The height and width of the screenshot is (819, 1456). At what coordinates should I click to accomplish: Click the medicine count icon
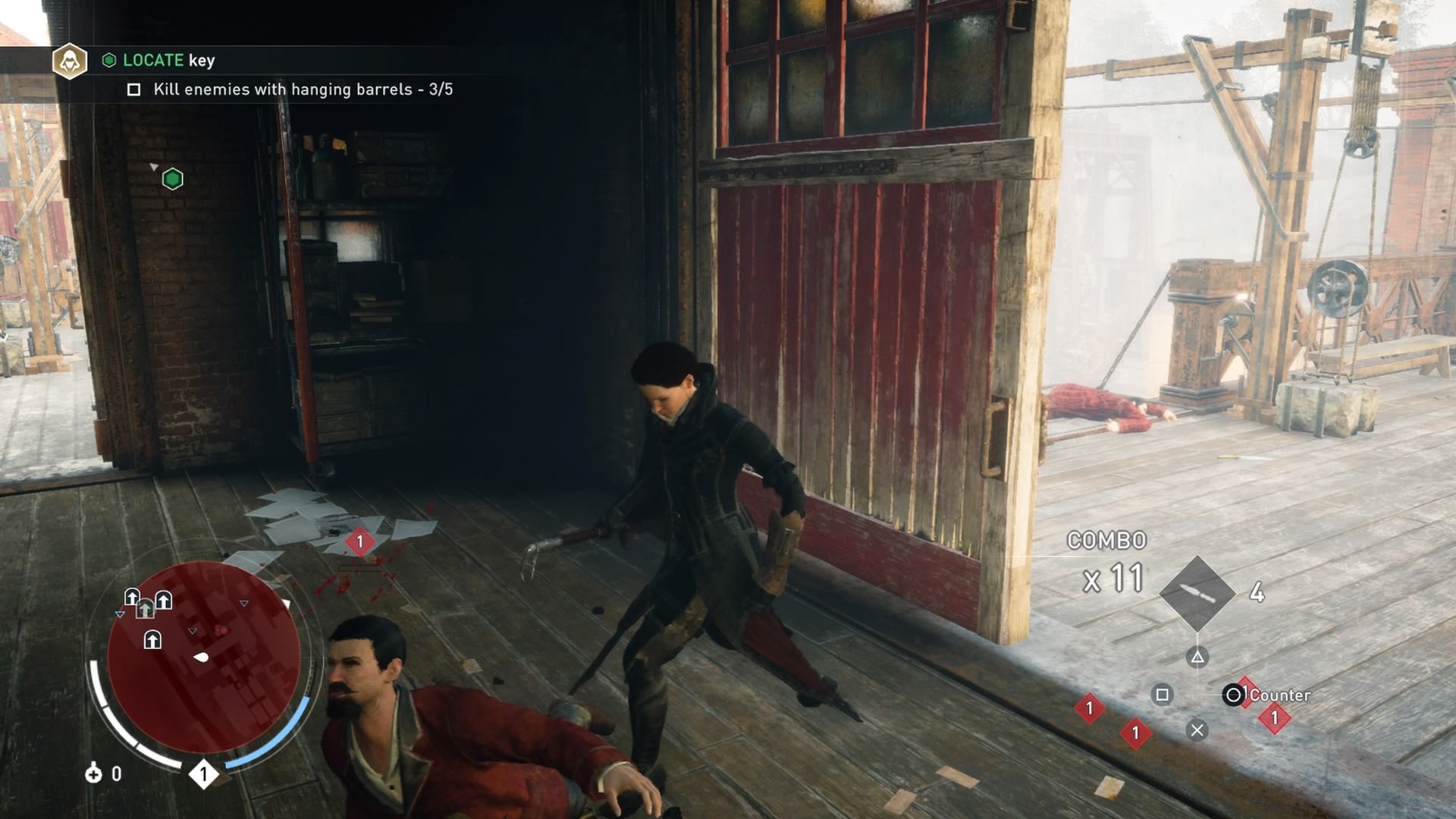(x=93, y=773)
